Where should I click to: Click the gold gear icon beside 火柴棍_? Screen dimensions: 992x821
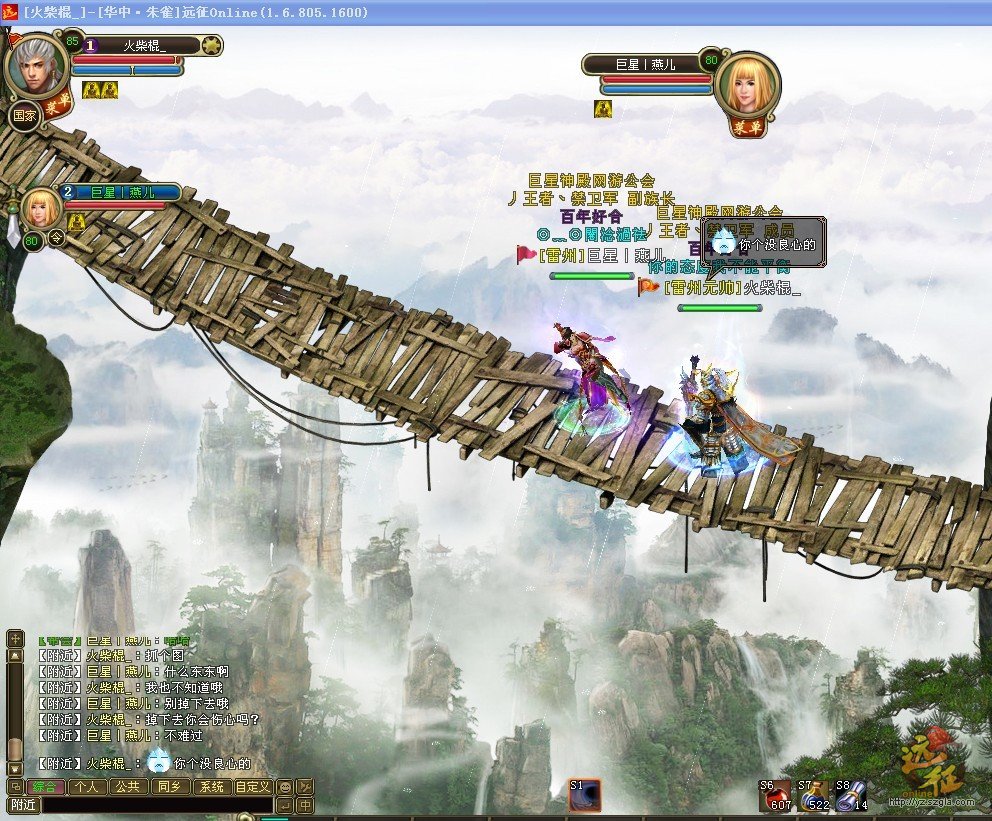click(x=211, y=45)
